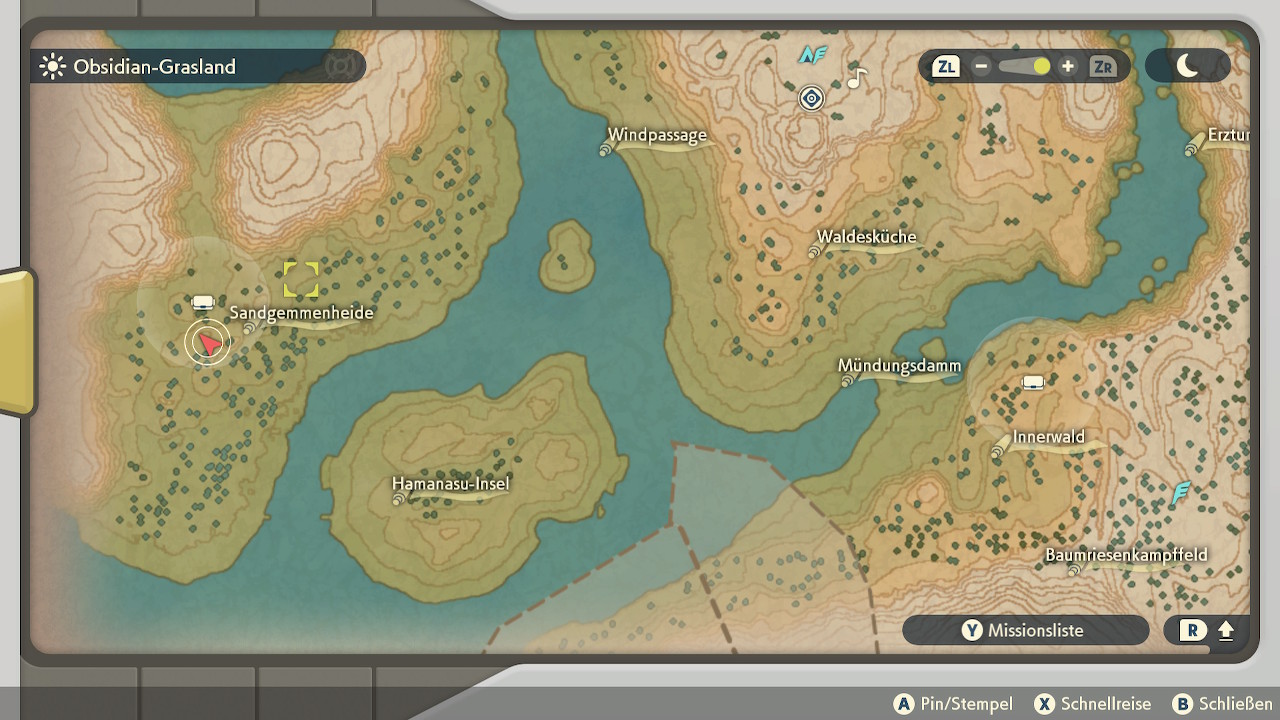The height and width of the screenshot is (720, 1280).
Task: Open the Missionsliste
Action: [1025, 630]
